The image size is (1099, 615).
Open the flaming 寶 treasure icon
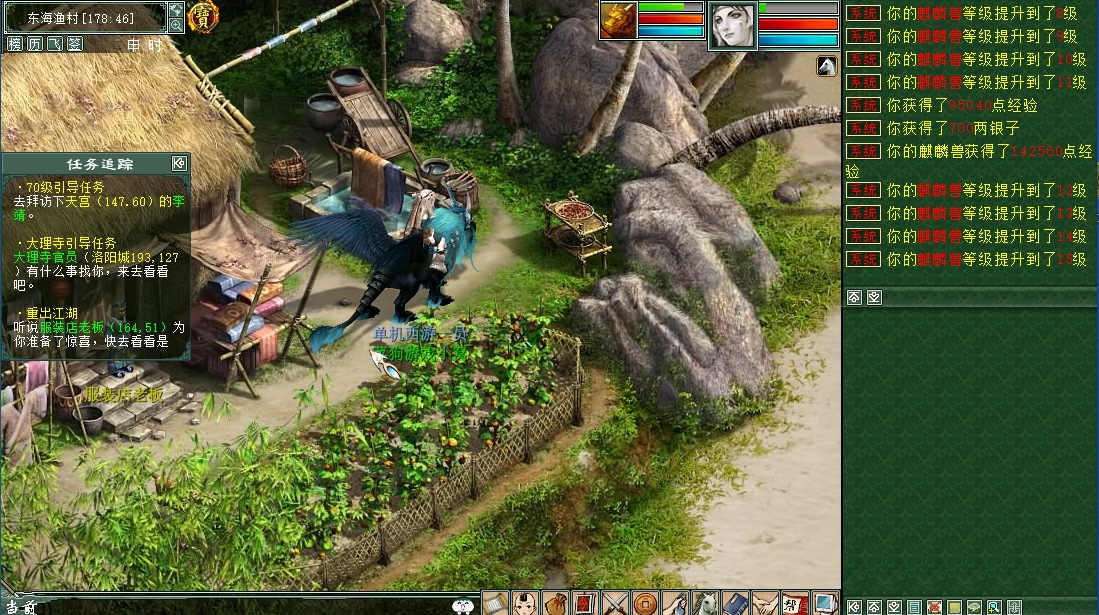(203, 16)
